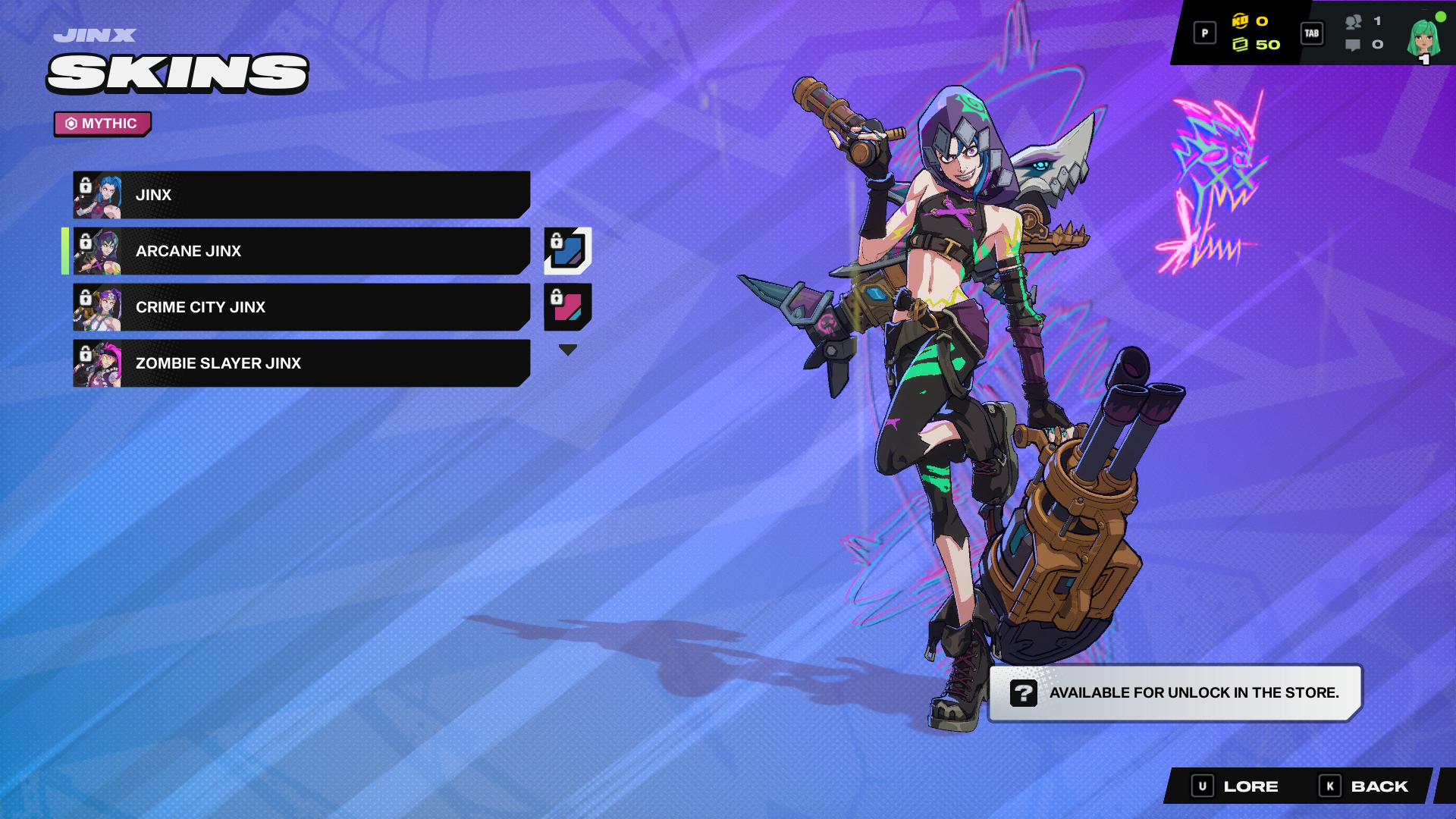Click the P keybind icon near currencies
1456x819 pixels.
click(x=1204, y=33)
